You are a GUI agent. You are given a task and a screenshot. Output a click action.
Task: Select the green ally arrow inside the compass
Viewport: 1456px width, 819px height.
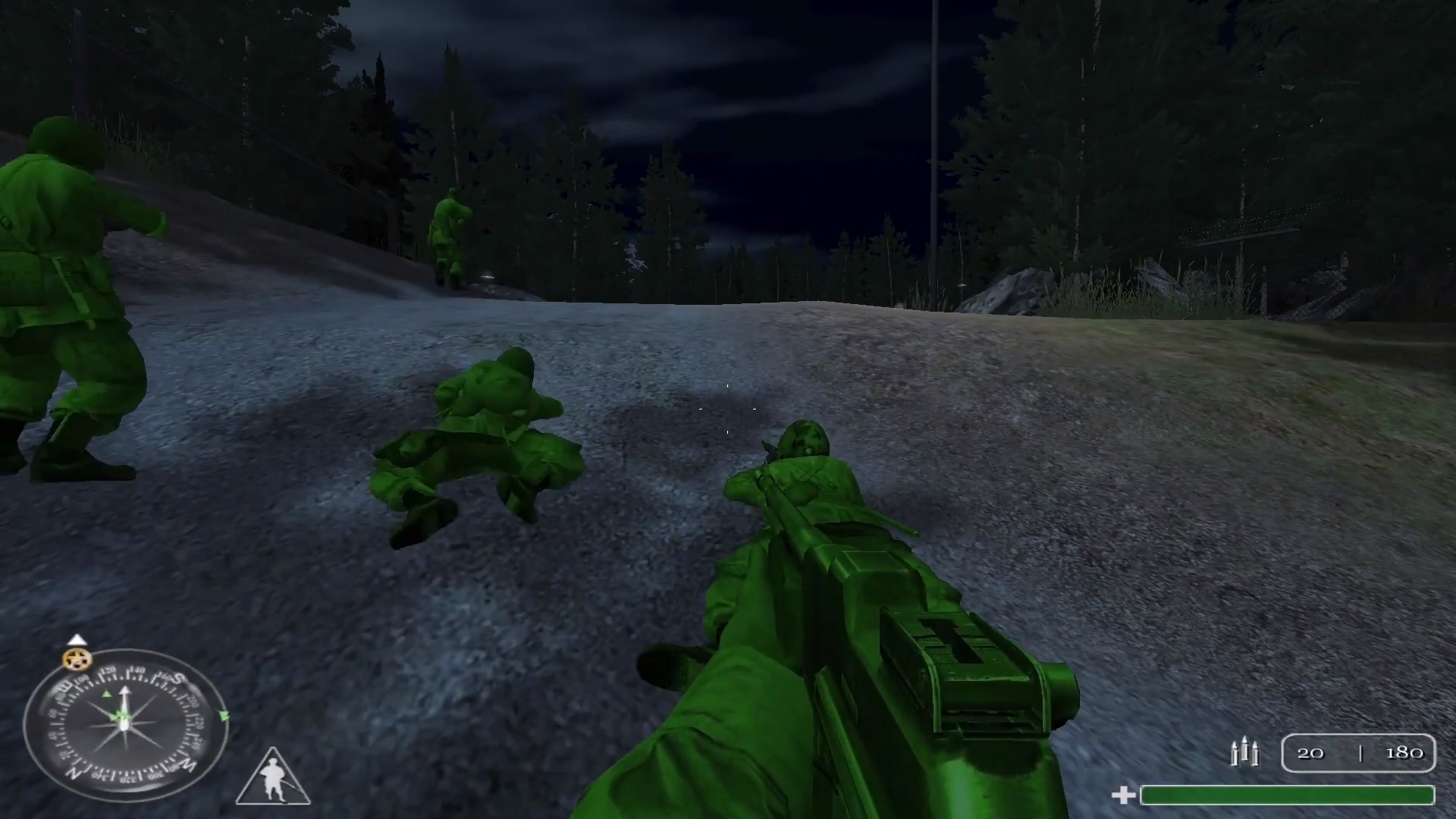tap(118, 716)
